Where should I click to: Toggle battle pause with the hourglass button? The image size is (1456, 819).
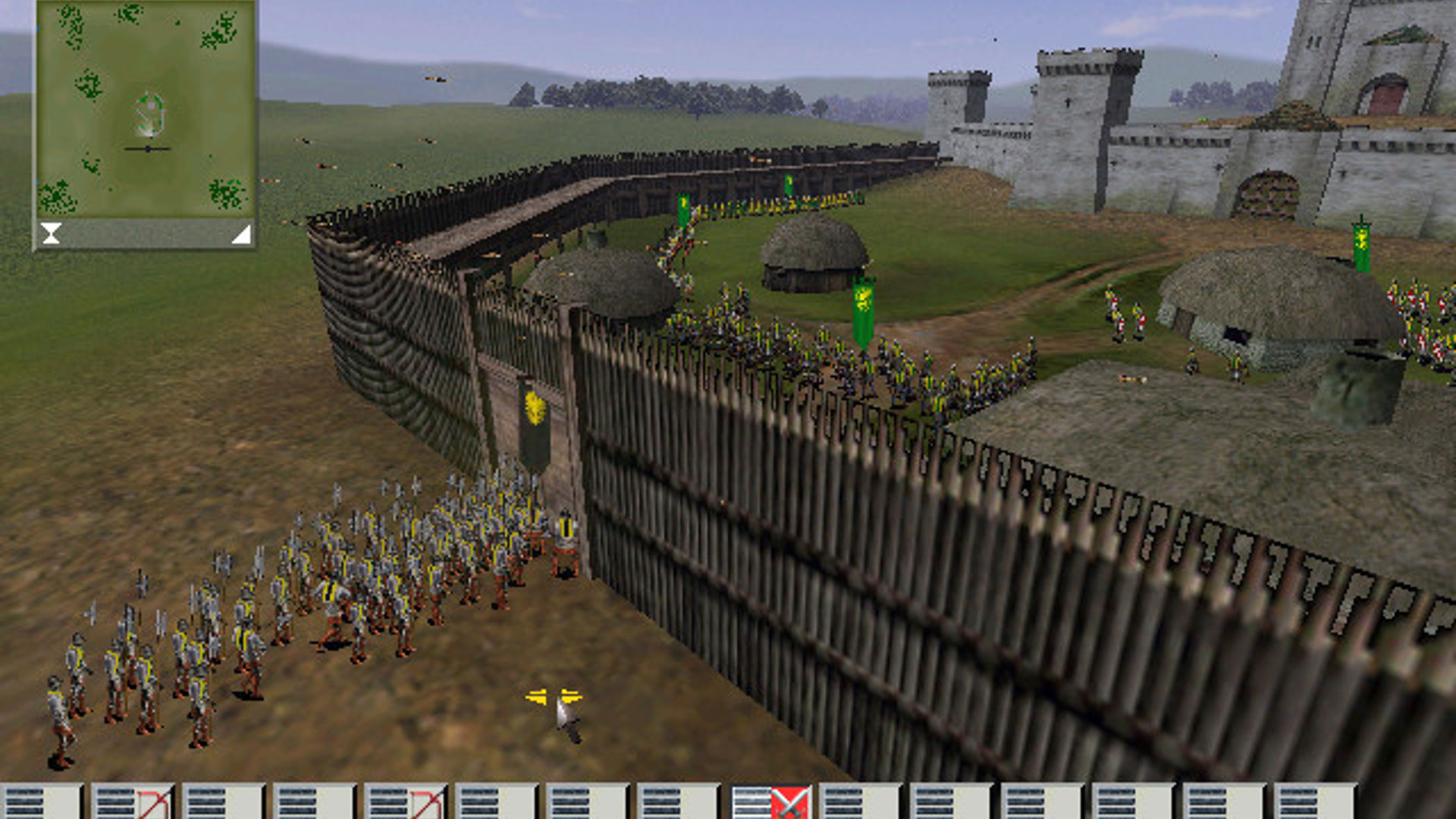50,233
